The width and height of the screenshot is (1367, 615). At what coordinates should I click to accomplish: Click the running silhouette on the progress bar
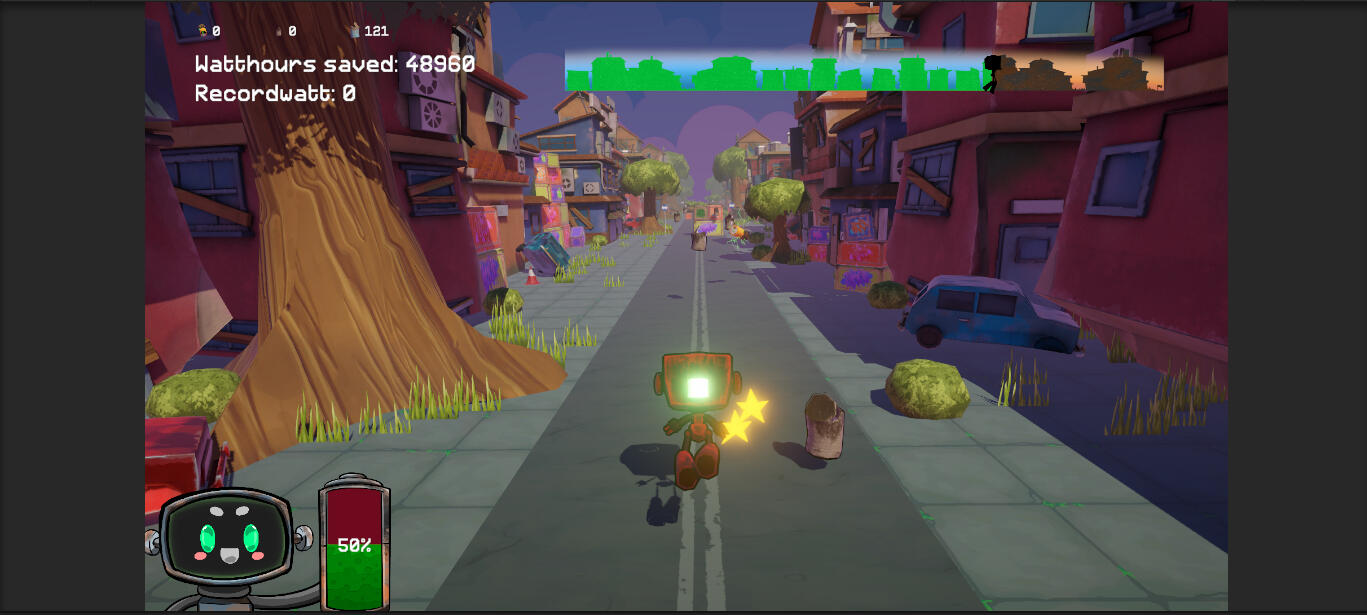tap(992, 72)
